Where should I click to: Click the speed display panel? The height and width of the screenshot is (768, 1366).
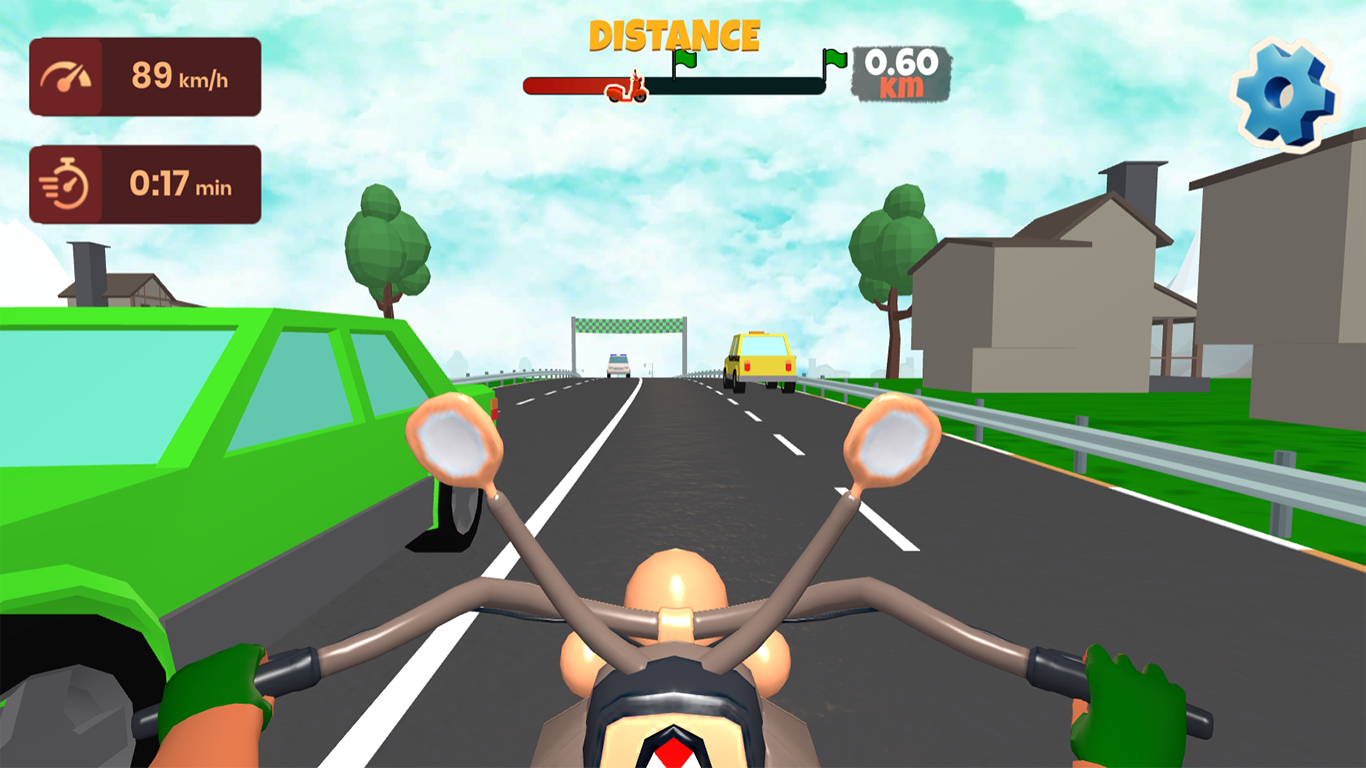coord(145,78)
